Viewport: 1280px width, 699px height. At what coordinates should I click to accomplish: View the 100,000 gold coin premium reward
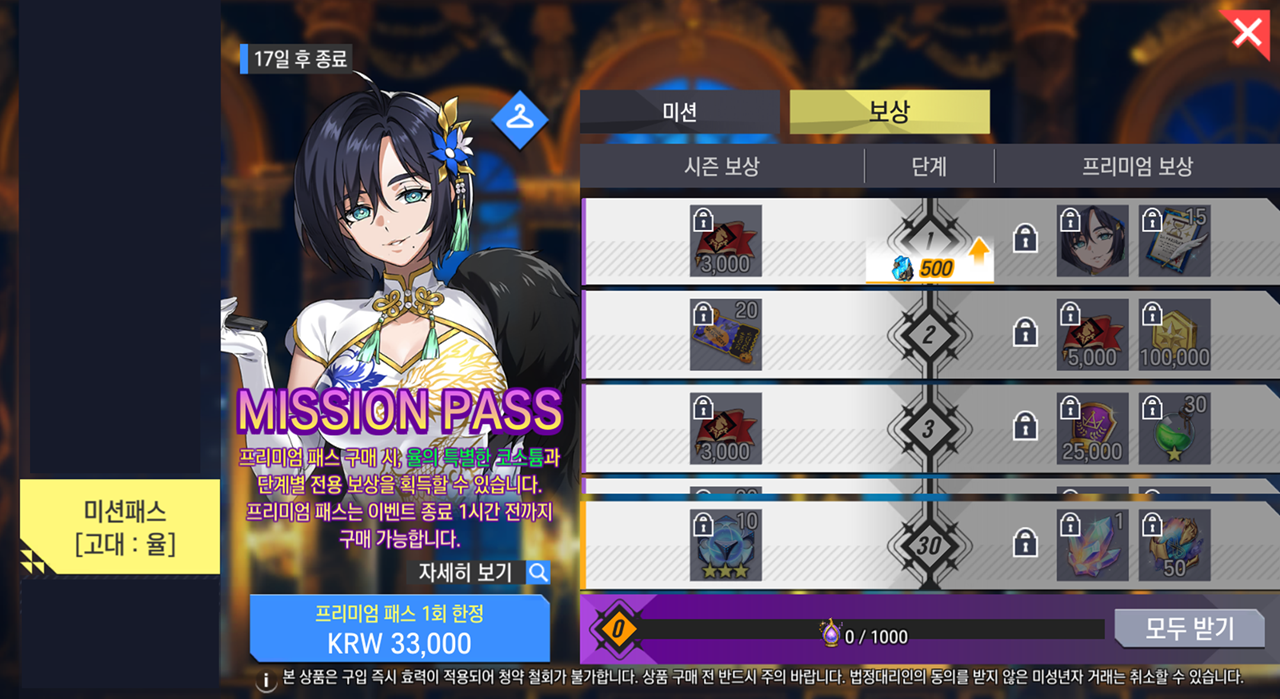[x=1174, y=335]
